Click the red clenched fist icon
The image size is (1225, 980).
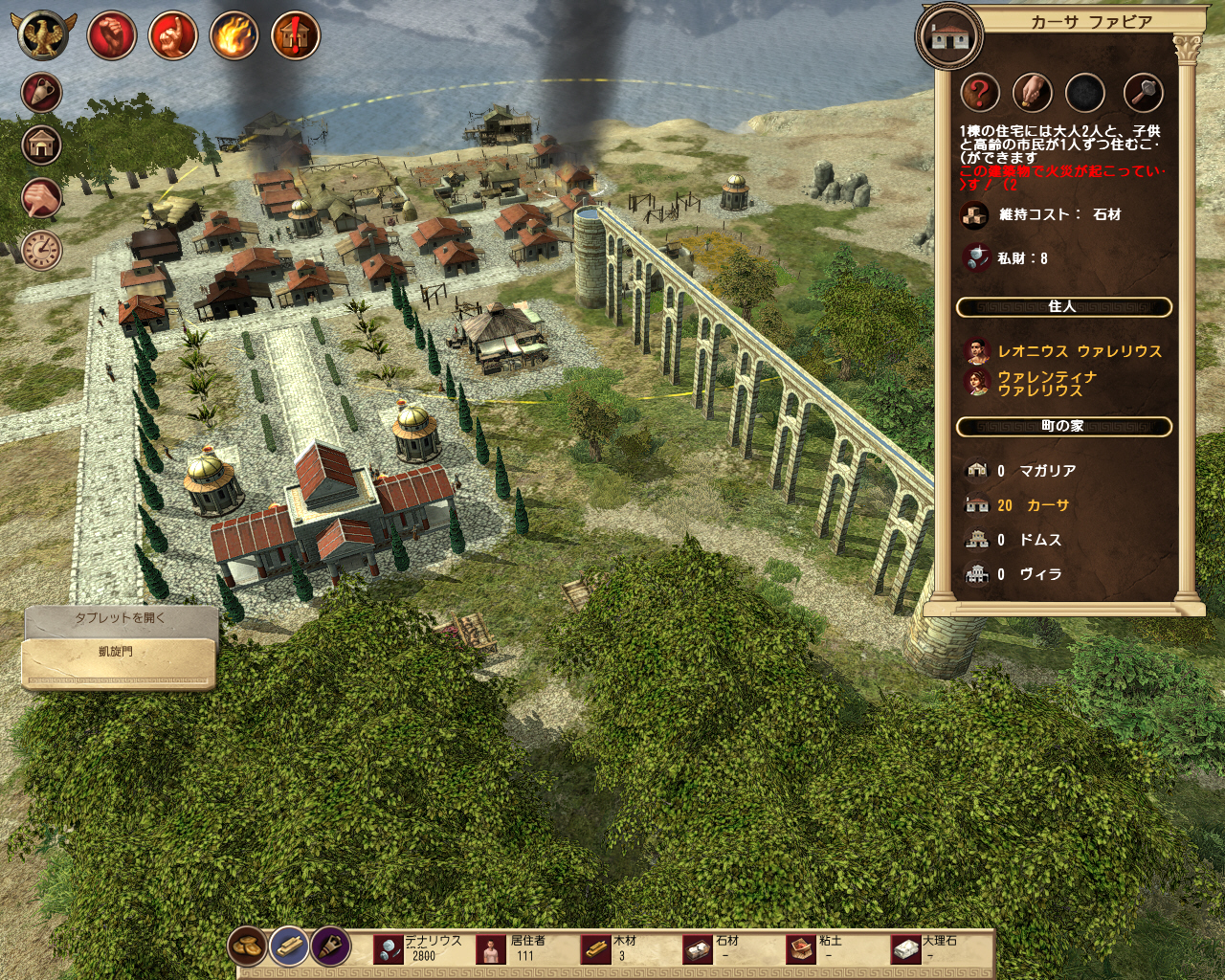pyautogui.click(x=112, y=35)
